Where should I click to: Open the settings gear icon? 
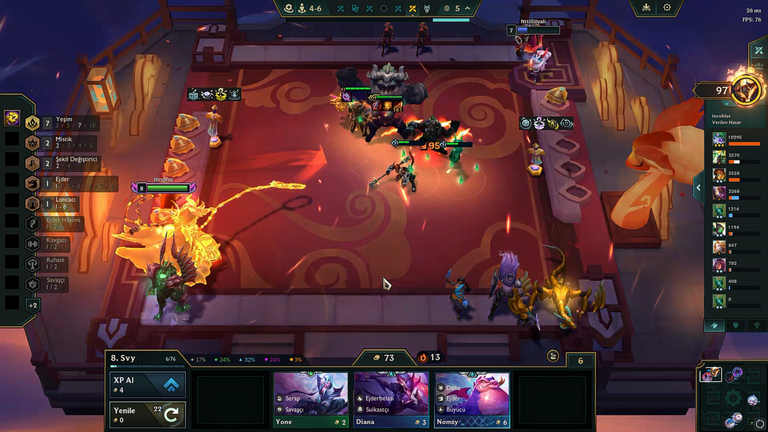pos(667,8)
